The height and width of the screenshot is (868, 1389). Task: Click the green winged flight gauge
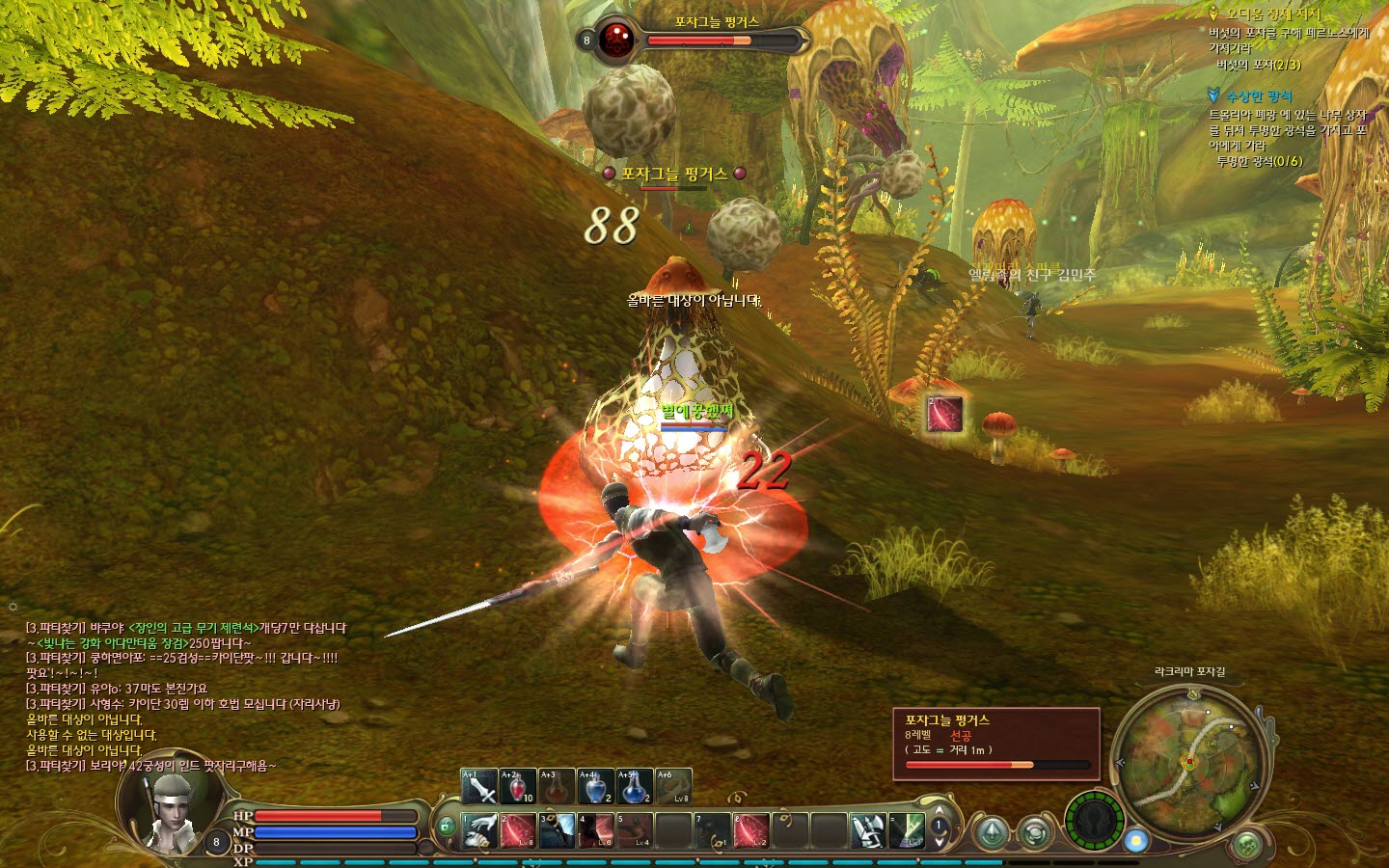(x=1094, y=822)
